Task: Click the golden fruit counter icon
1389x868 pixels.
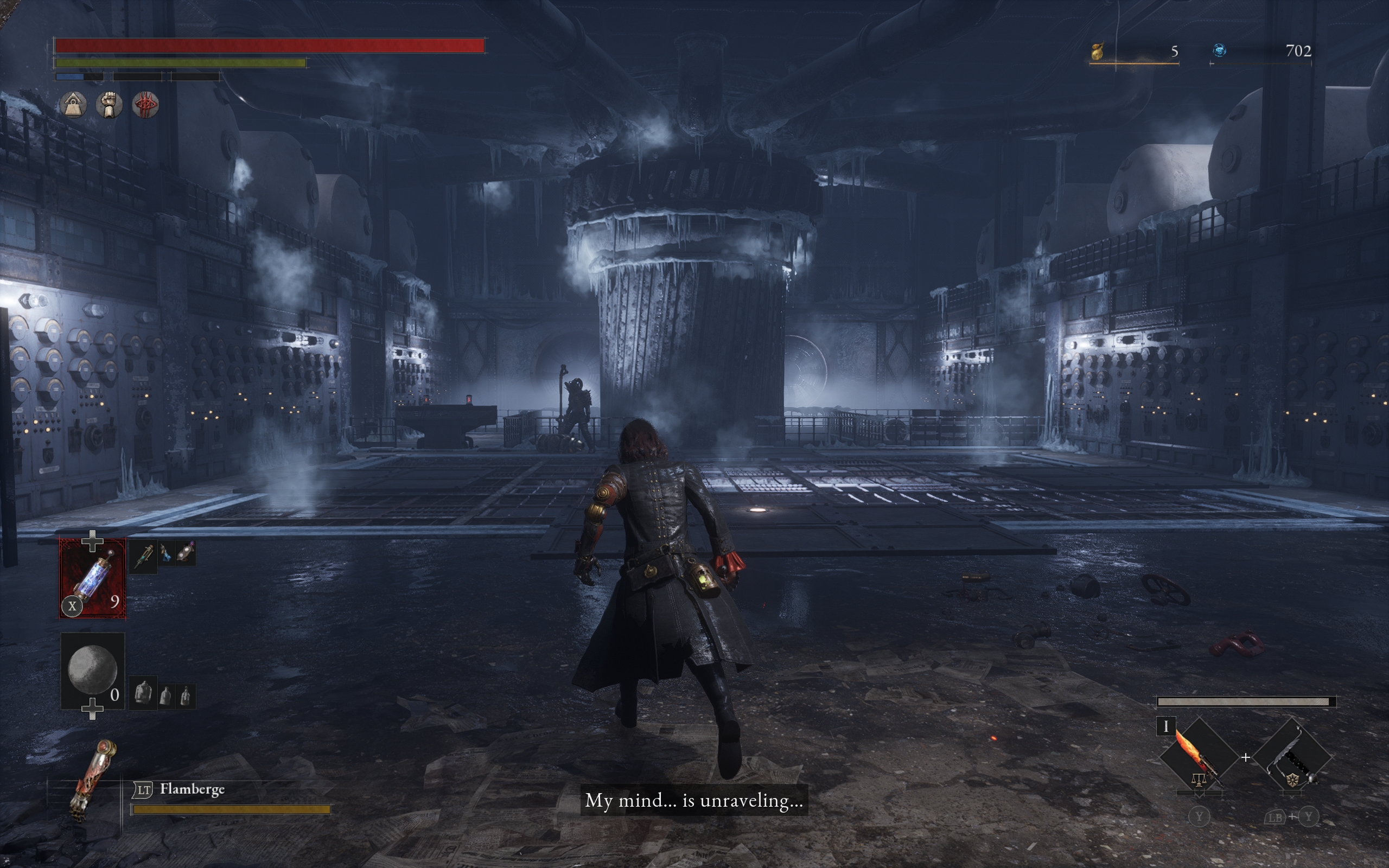Action: [1098, 52]
